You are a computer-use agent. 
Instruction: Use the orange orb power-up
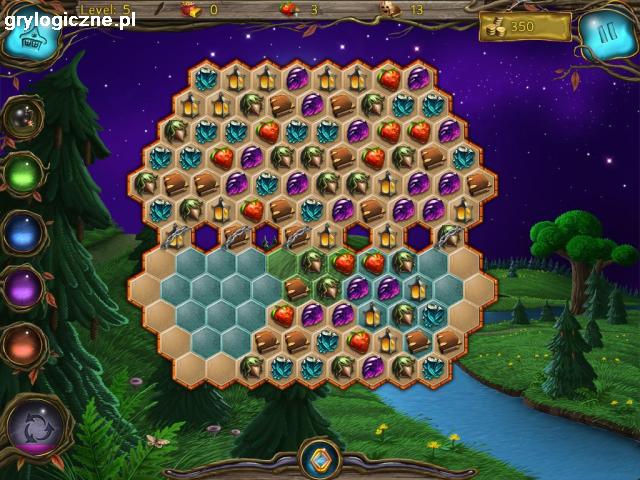click(x=22, y=346)
